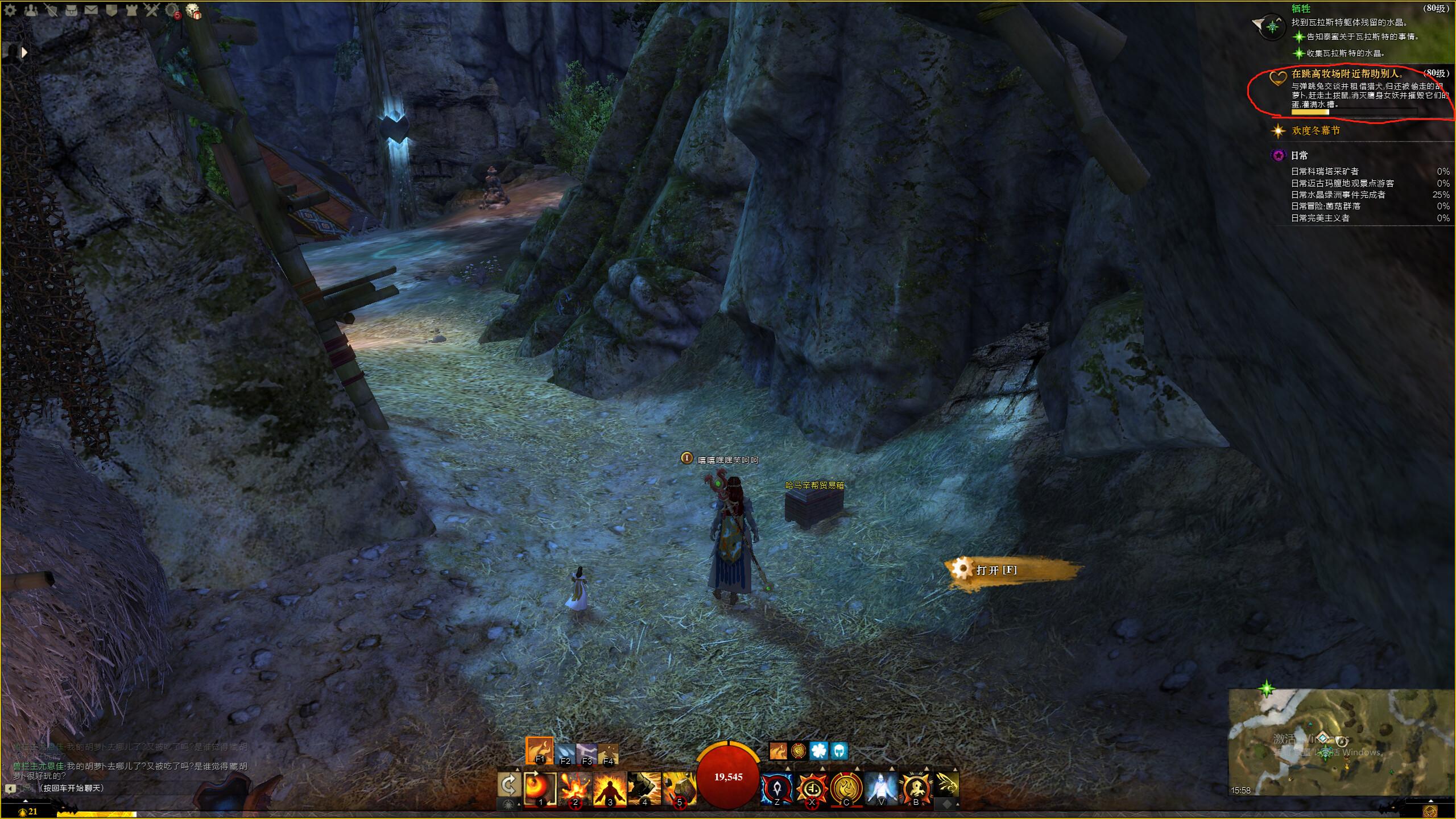This screenshot has width=1456, height=819.
Task: Click the chat box to start chatting
Action: coord(72,788)
